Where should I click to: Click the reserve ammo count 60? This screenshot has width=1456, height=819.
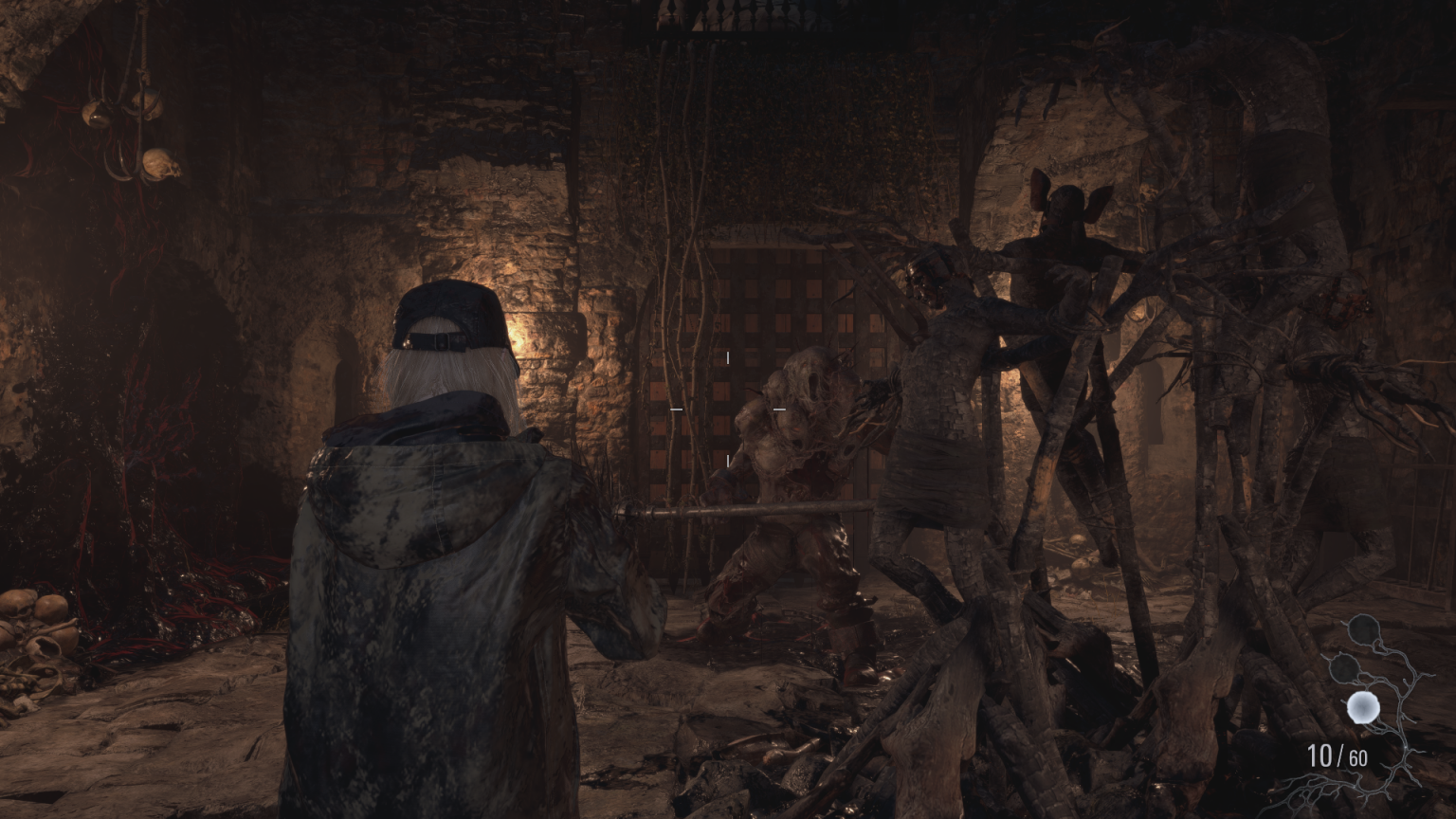(x=1356, y=758)
